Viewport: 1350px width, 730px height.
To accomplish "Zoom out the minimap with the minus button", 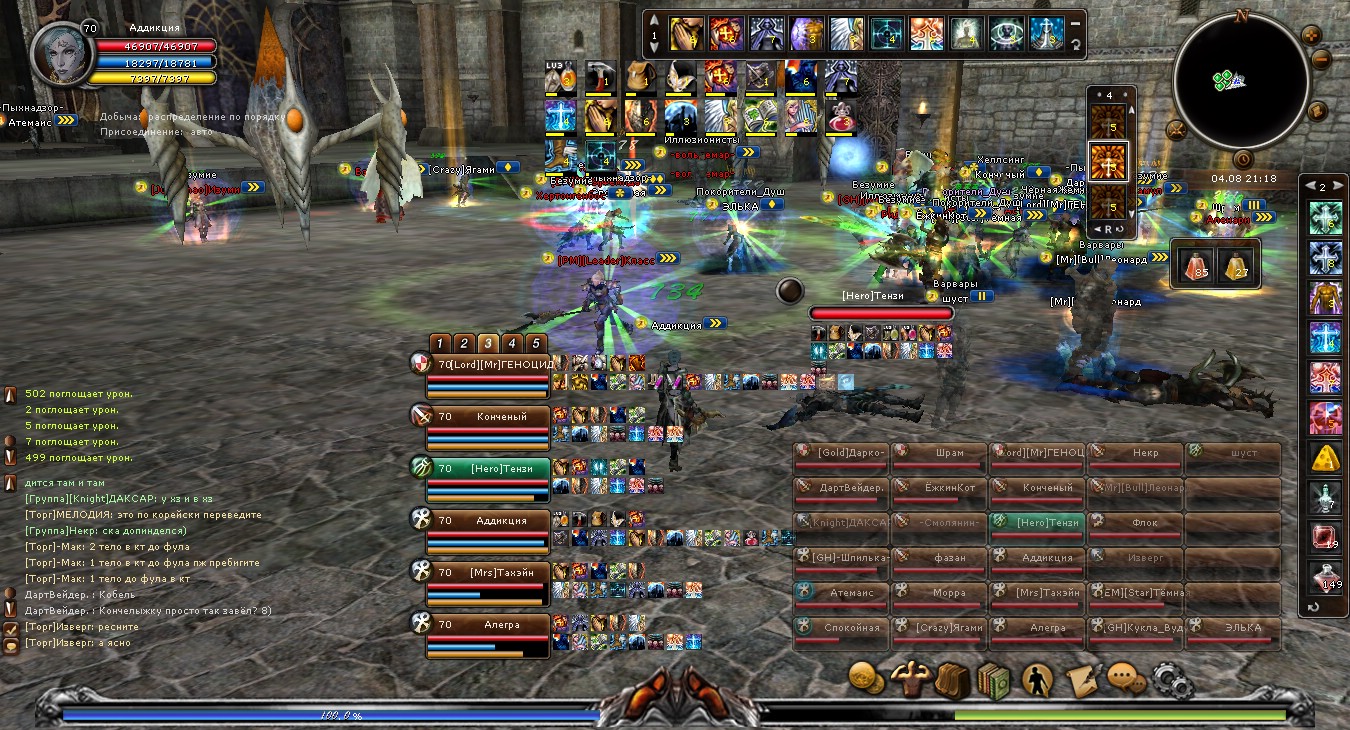I will 1320,59.
